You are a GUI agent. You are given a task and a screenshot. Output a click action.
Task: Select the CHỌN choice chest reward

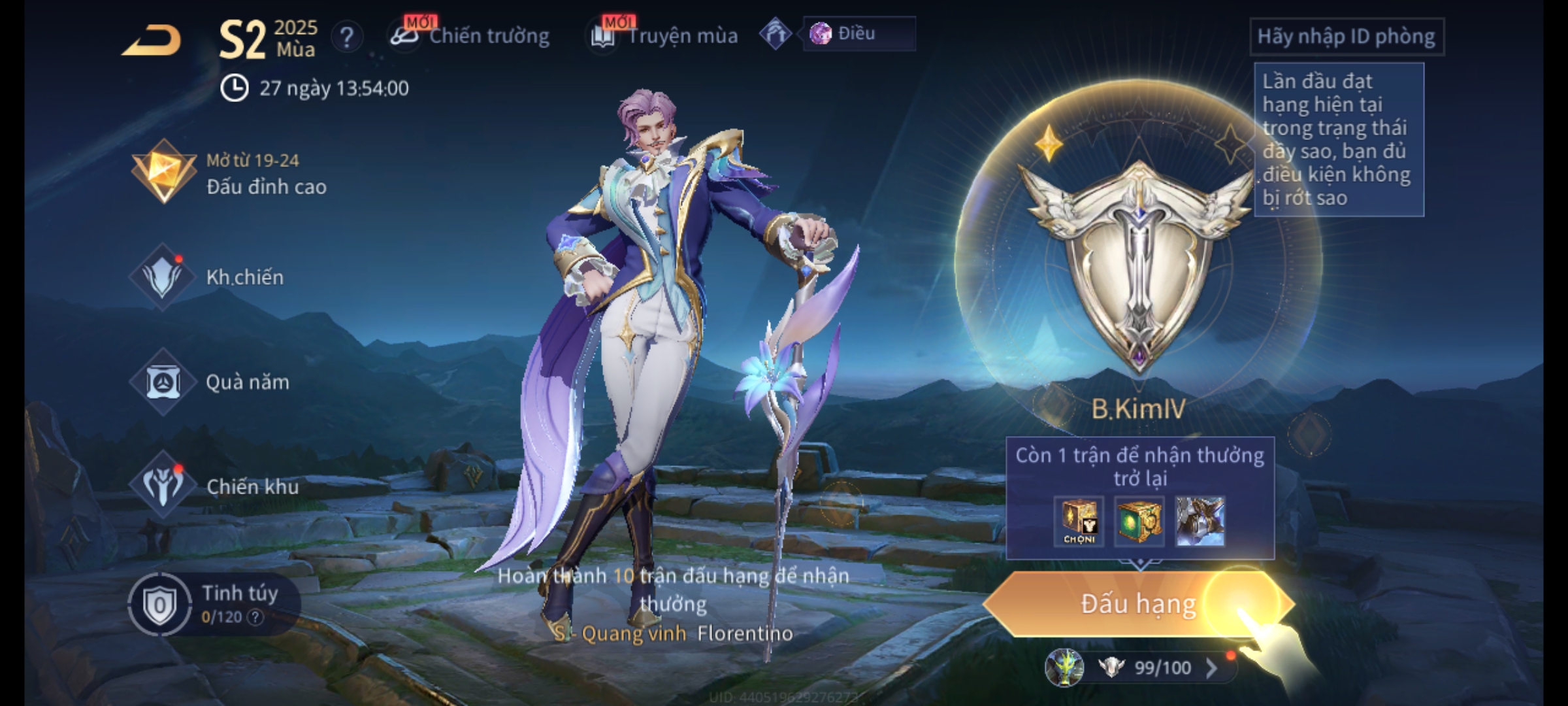click(x=1079, y=521)
